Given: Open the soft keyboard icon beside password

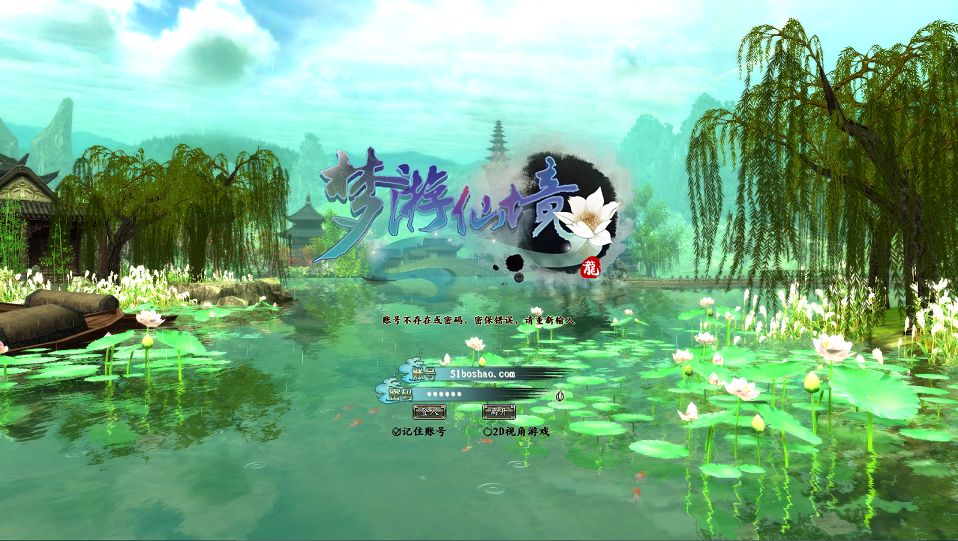Looking at the screenshot, I should click(x=561, y=394).
